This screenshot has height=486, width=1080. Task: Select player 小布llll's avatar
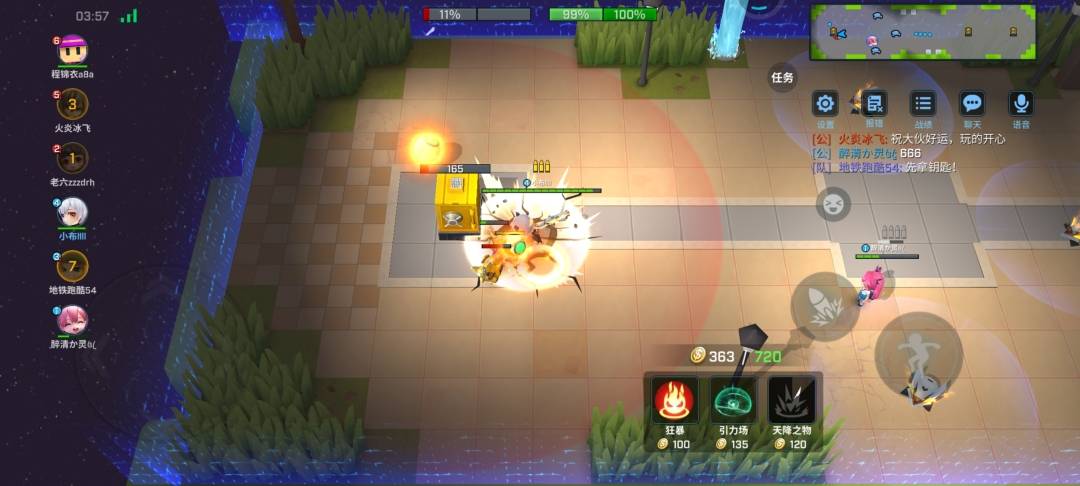(72, 211)
